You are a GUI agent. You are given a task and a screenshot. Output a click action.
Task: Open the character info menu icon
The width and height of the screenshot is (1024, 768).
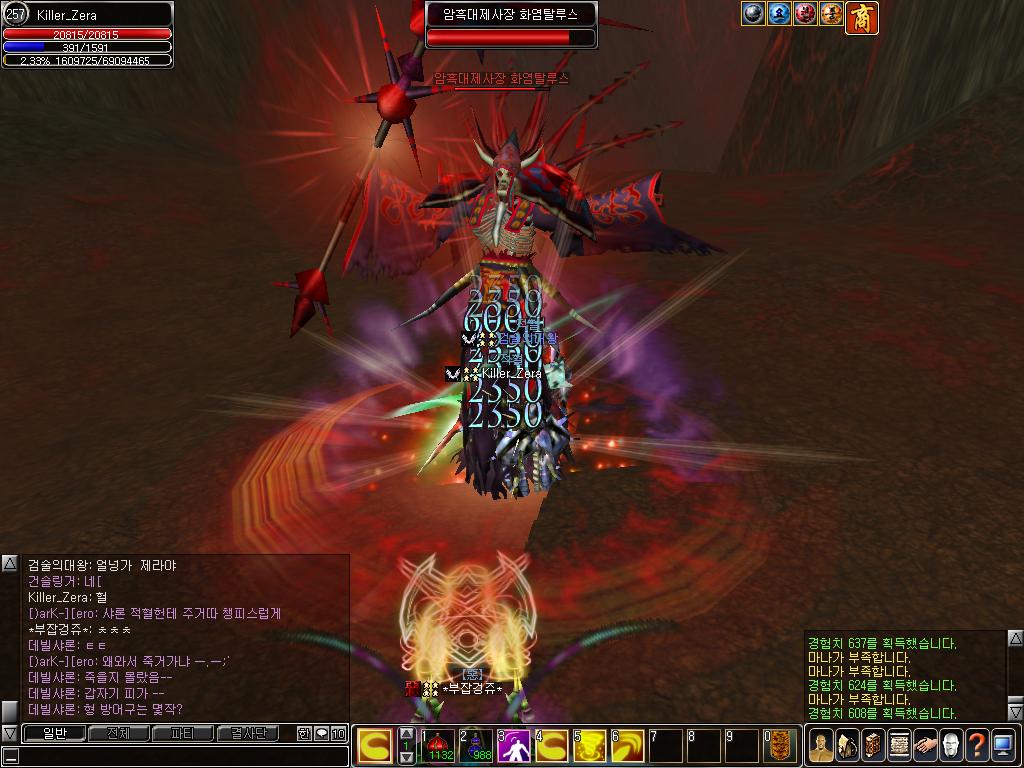820,746
